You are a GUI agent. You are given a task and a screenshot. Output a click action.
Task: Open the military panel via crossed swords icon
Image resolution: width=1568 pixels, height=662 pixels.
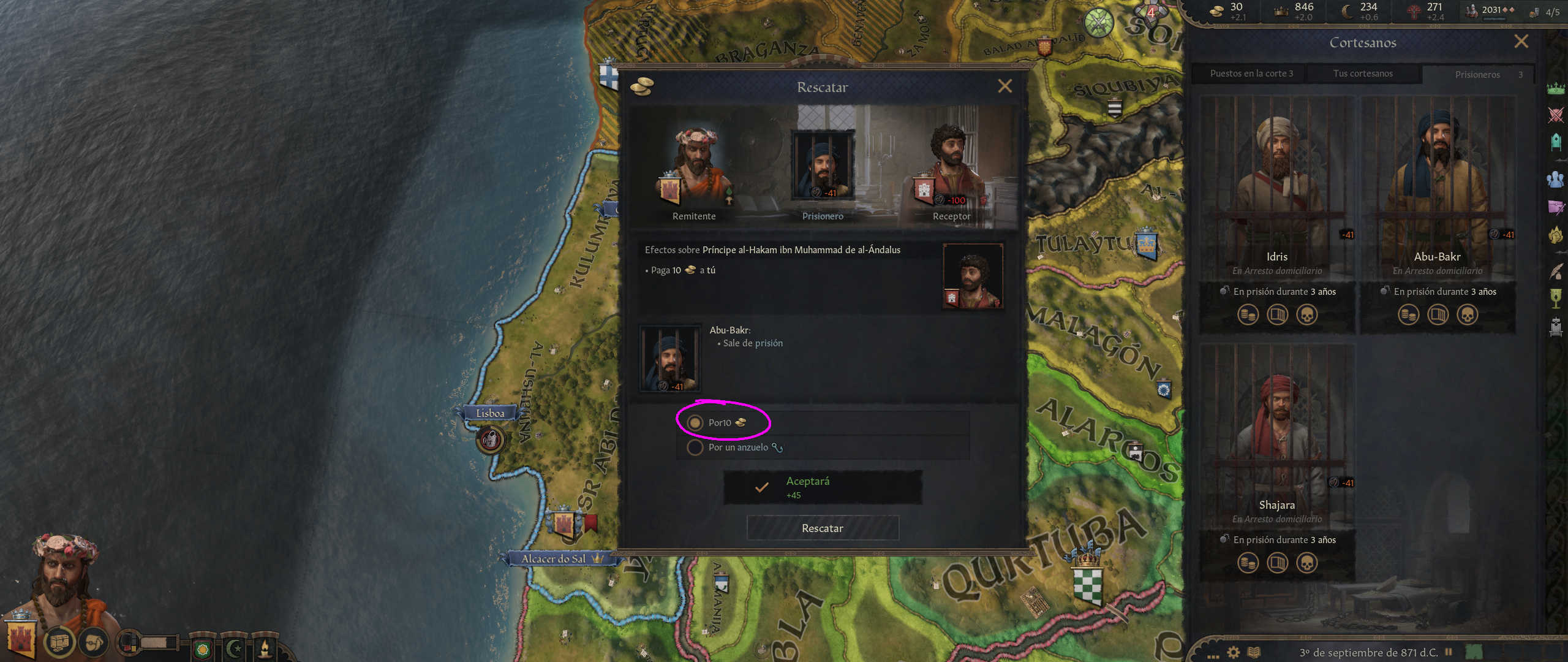[1556, 114]
